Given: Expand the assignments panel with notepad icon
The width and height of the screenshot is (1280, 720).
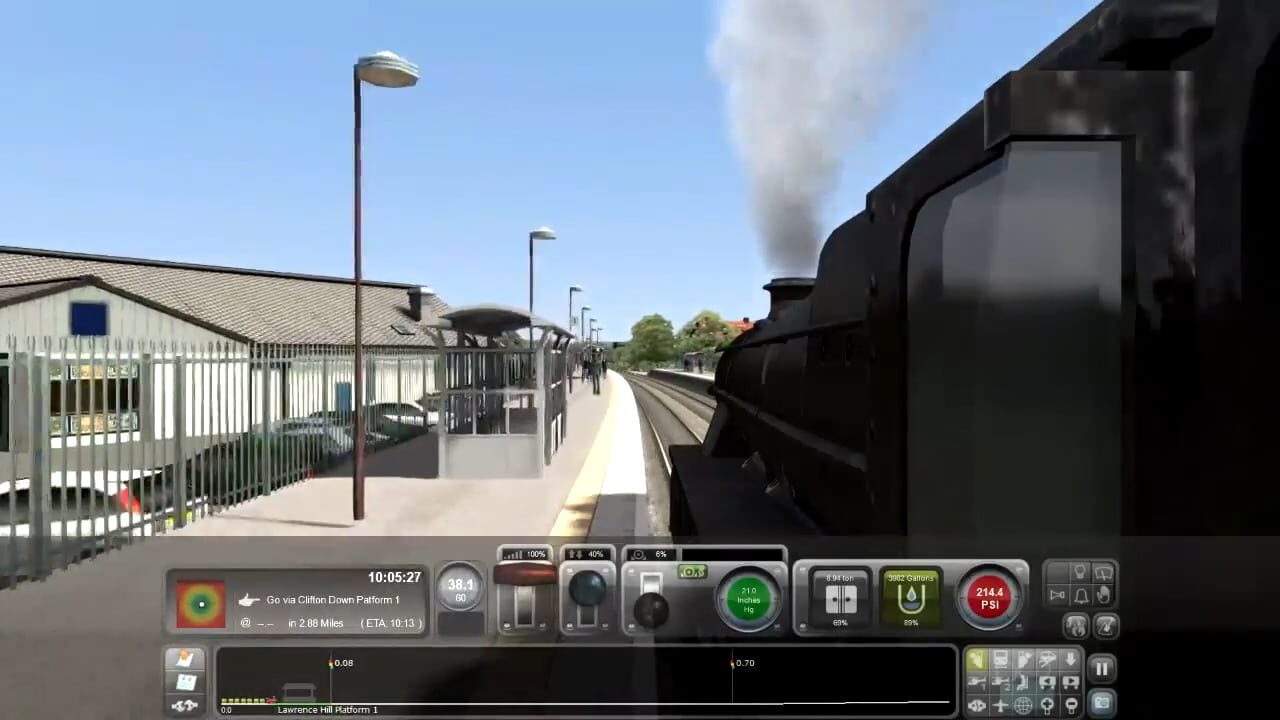Looking at the screenshot, I should [186, 660].
